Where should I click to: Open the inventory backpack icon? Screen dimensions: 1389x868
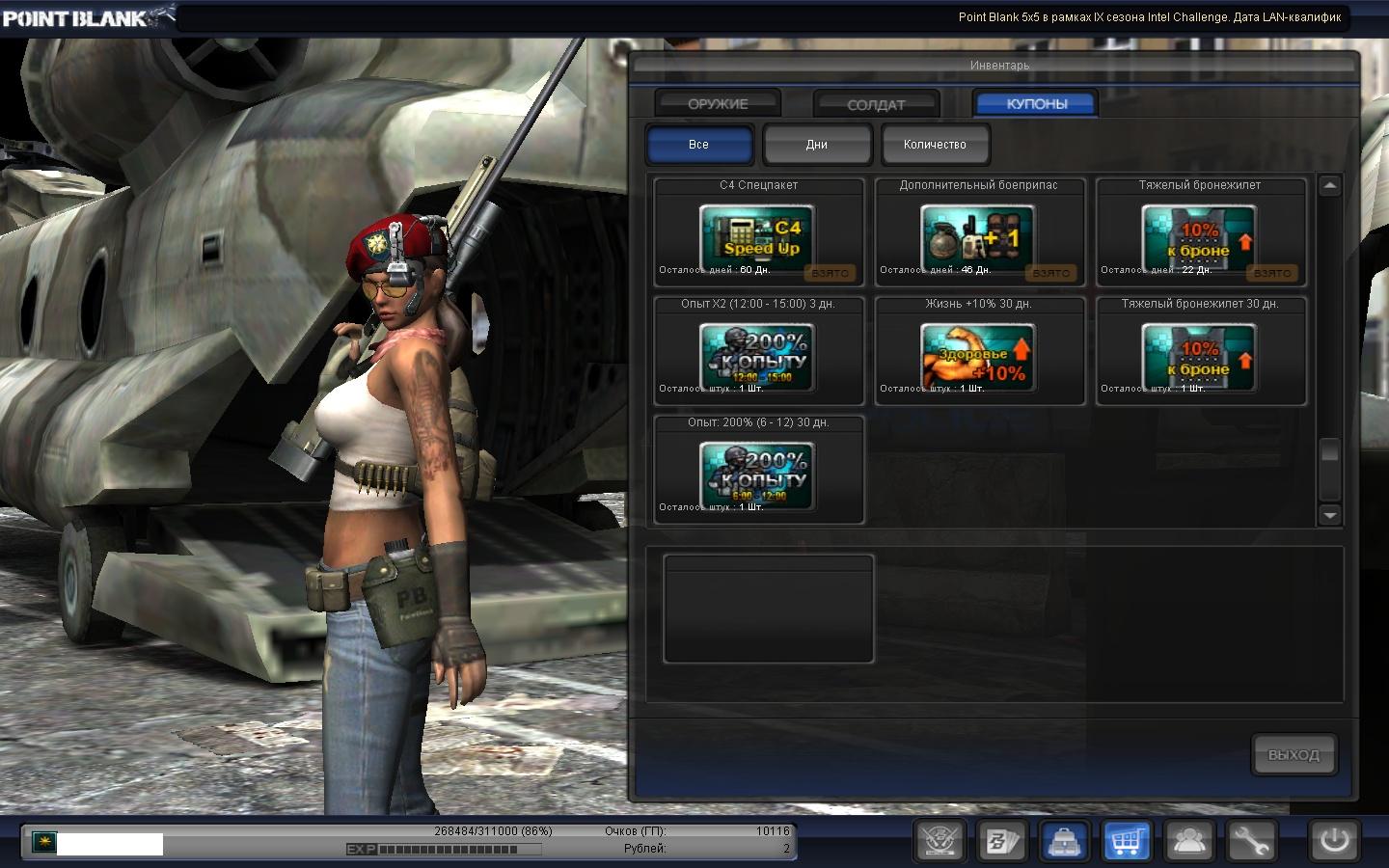point(1065,841)
